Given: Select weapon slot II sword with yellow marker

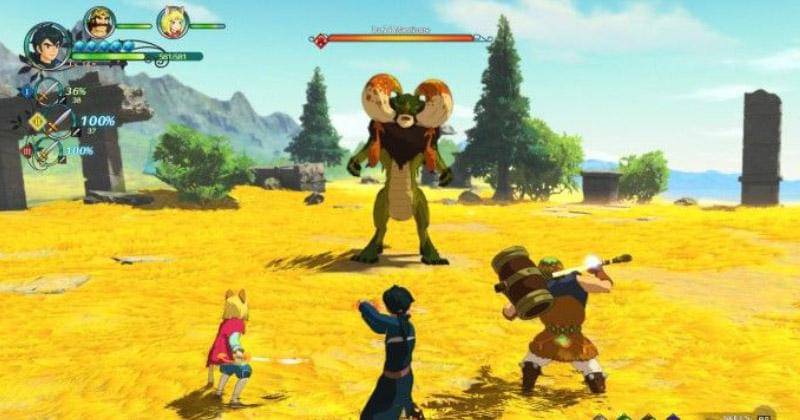Looking at the screenshot, I should pyautogui.click(x=59, y=122).
